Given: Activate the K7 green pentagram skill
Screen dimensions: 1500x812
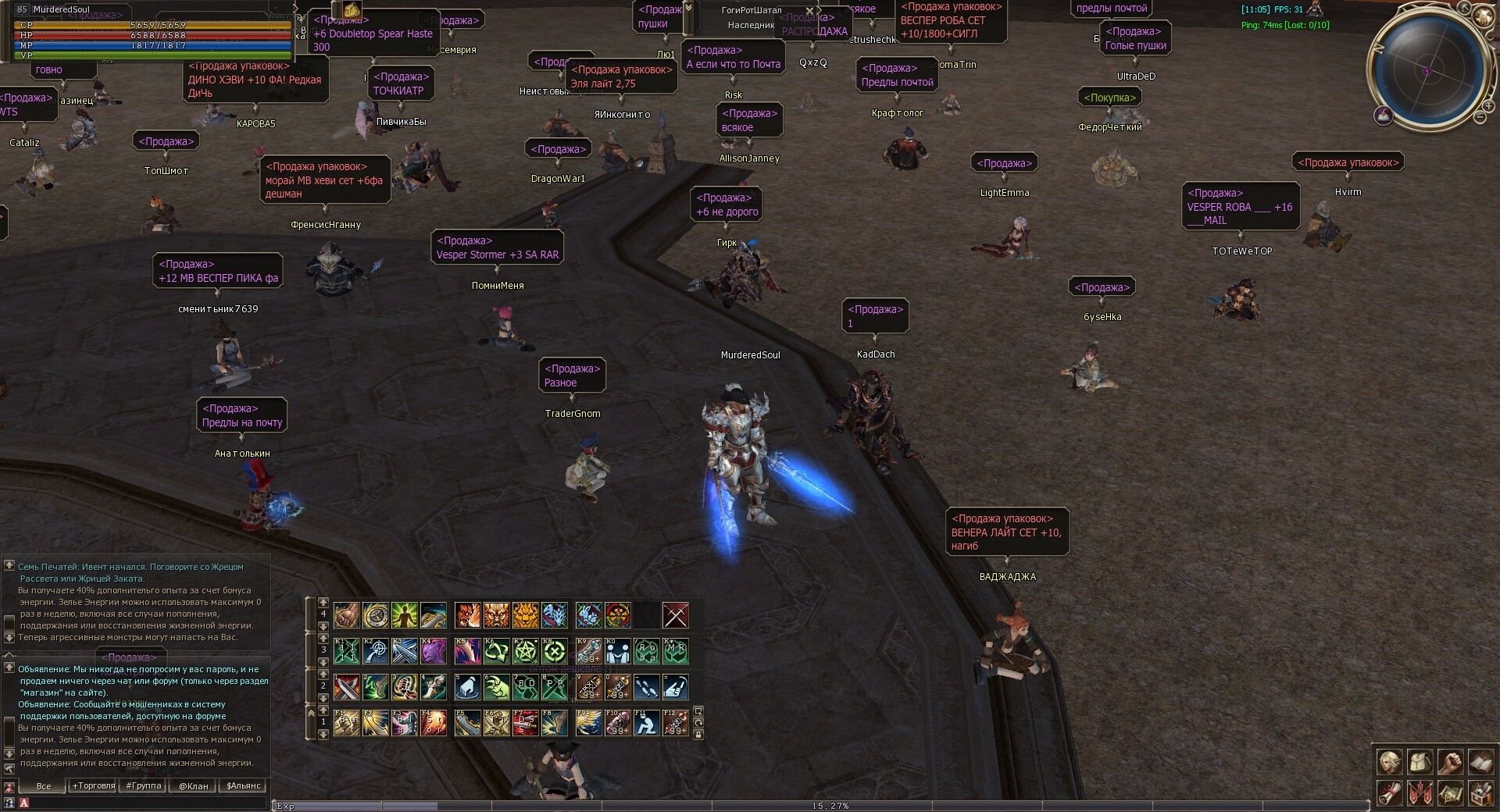Looking at the screenshot, I should tap(526, 651).
